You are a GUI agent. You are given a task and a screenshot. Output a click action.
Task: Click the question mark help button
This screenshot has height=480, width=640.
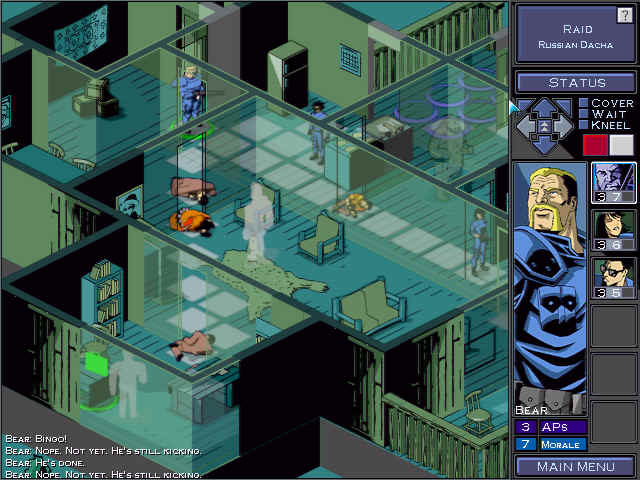[624, 14]
